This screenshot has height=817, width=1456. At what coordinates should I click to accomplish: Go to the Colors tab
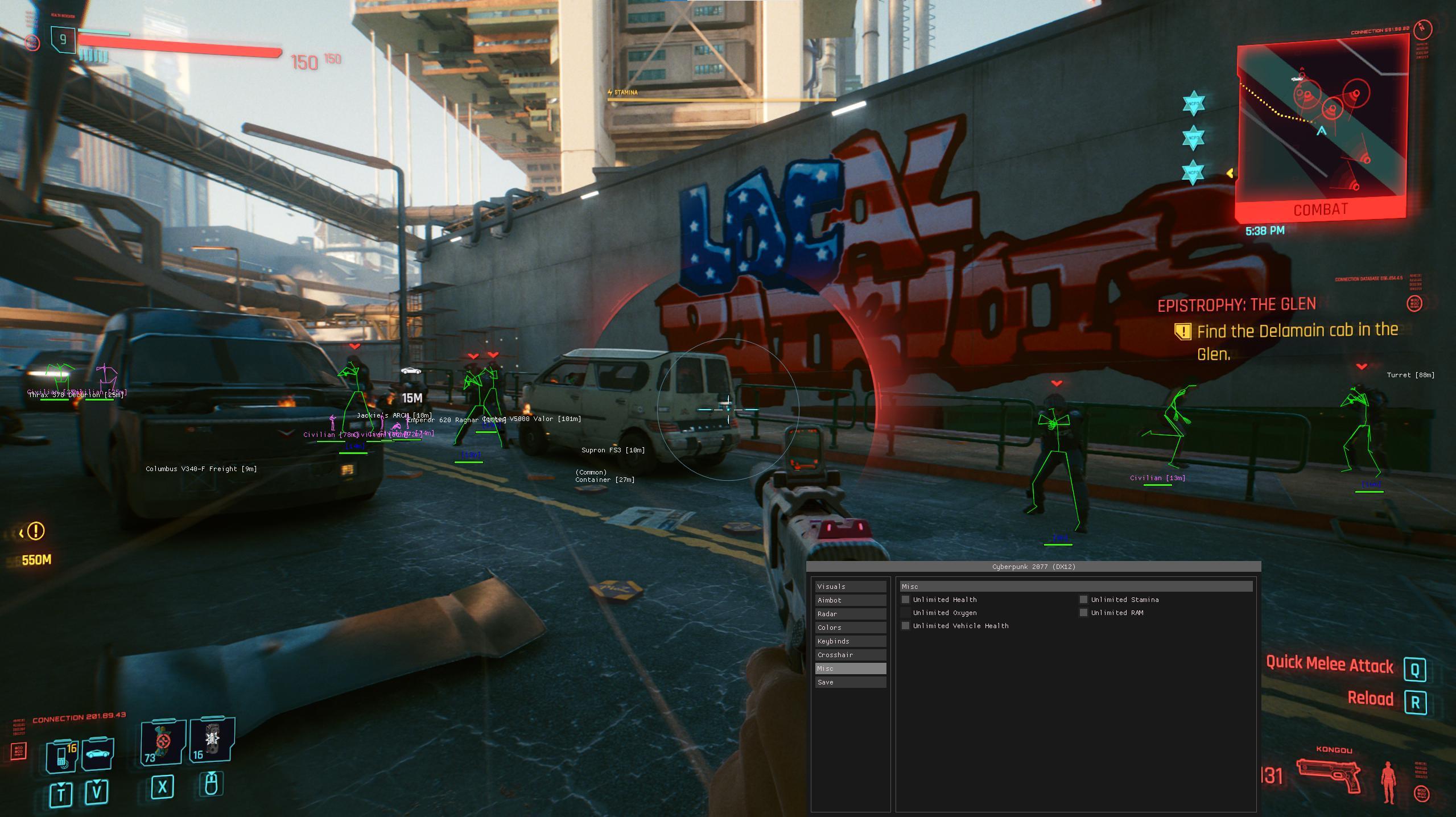click(x=850, y=628)
